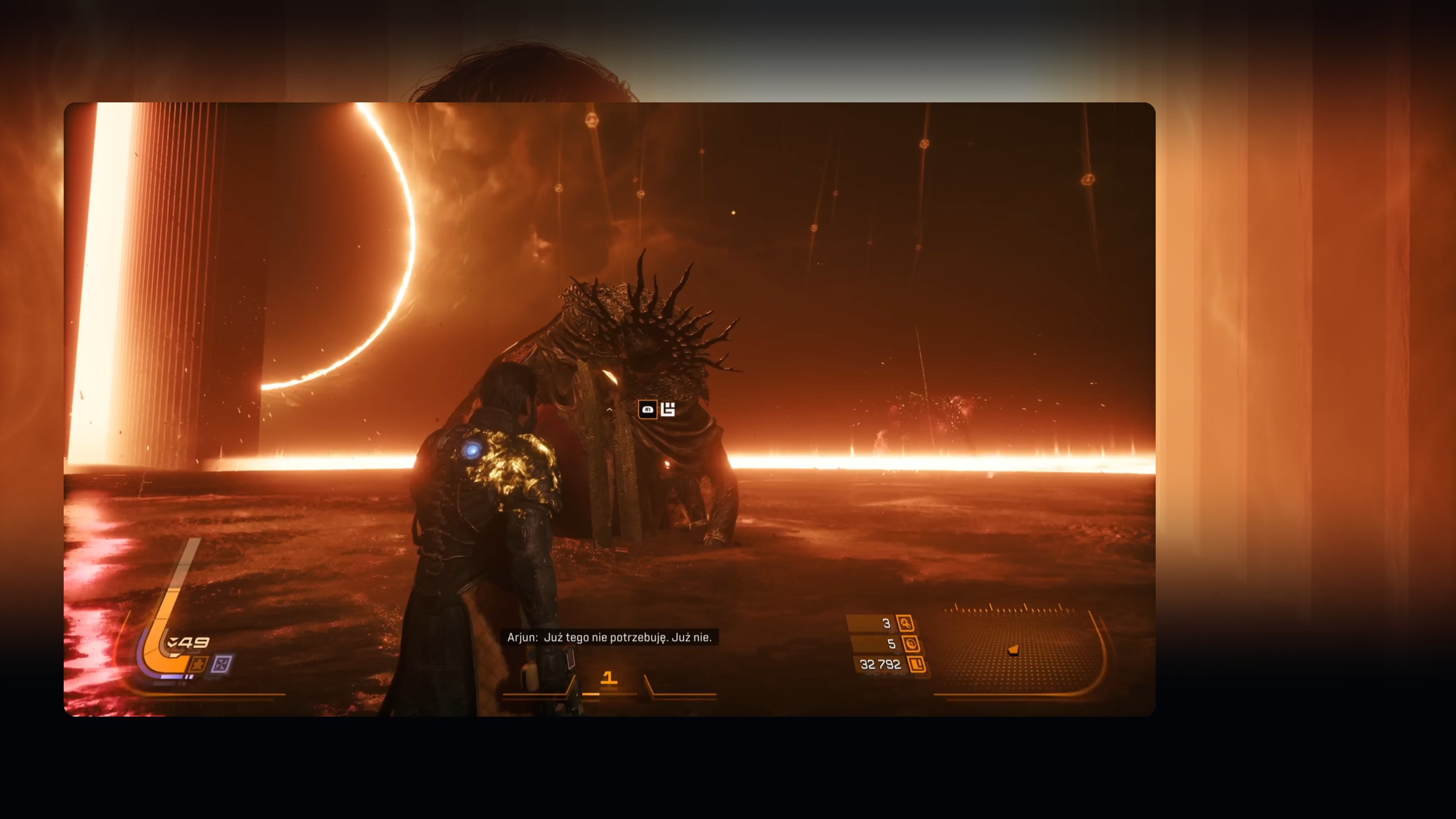The height and width of the screenshot is (819, 1456).
Task: Activate the purple pinwheel ability icon
Action: [221, 664]
